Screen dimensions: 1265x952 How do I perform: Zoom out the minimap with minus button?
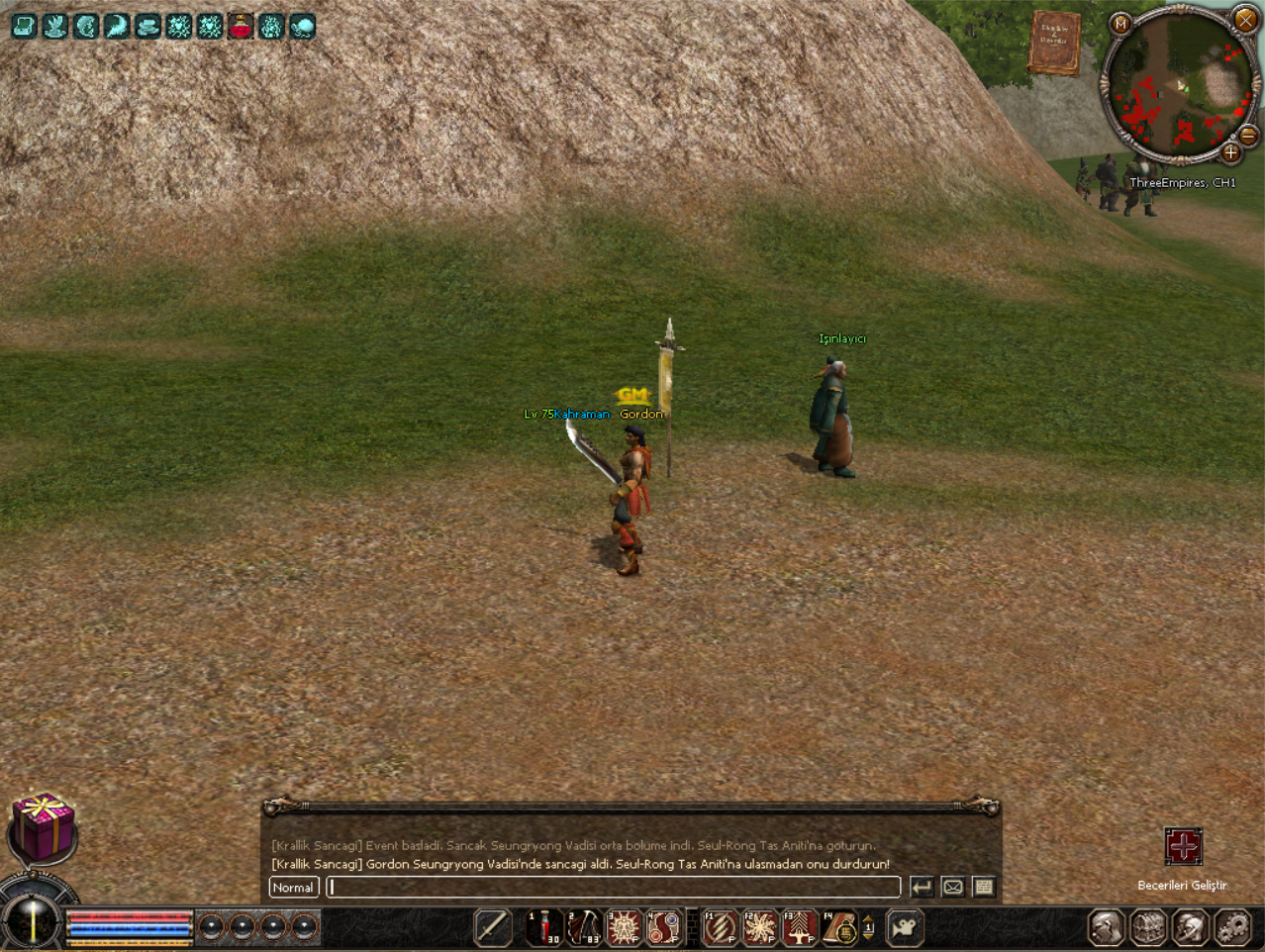coord(1249,136)
